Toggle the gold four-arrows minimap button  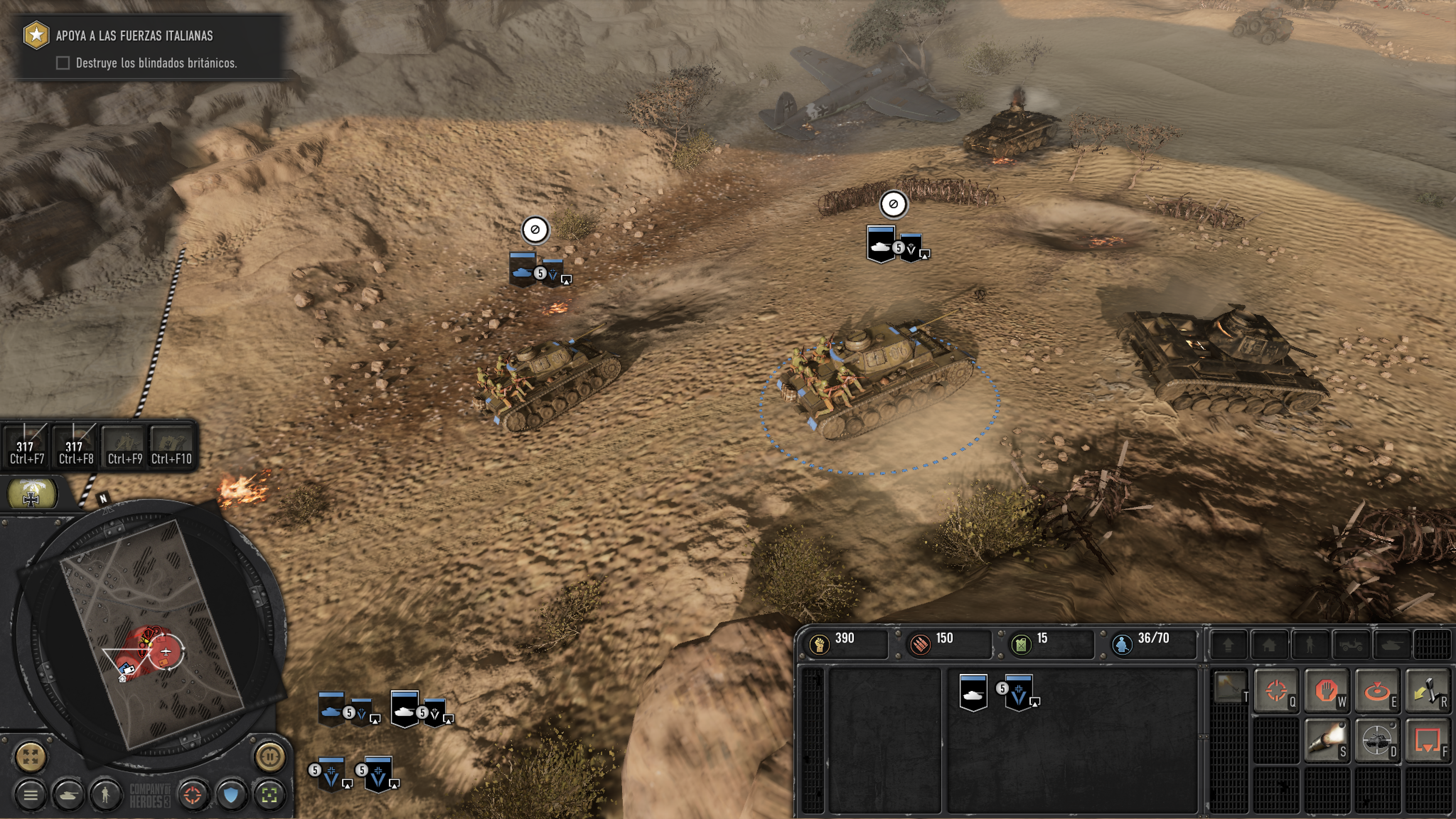coord(31,756)
